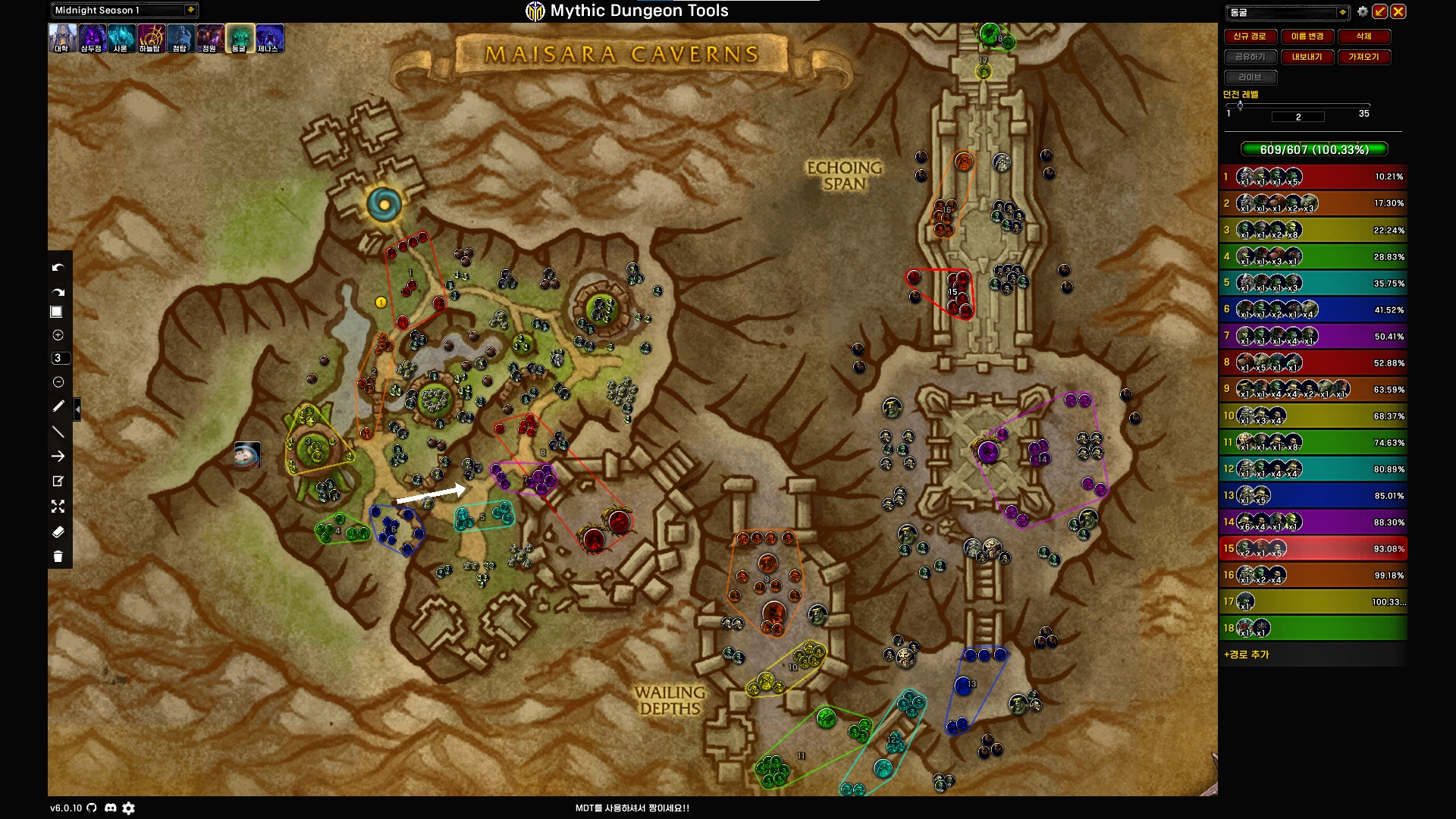The width and height of the screenshot is (1456, 819).
Task: Open the gear settings icon
Action: (x=1363, y=11)
